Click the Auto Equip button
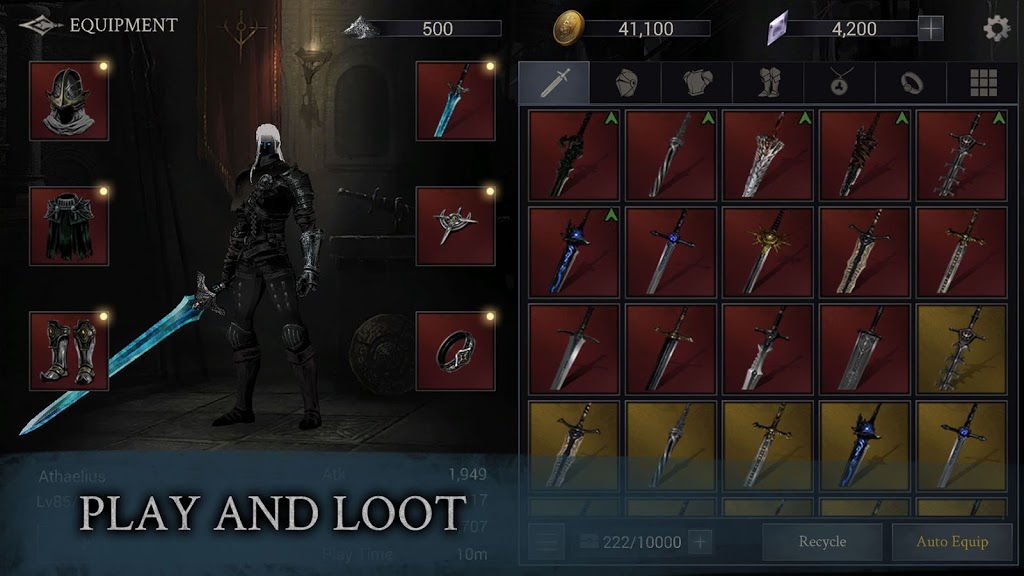Viewport: 1024px width, 576px height. (952, 542)
